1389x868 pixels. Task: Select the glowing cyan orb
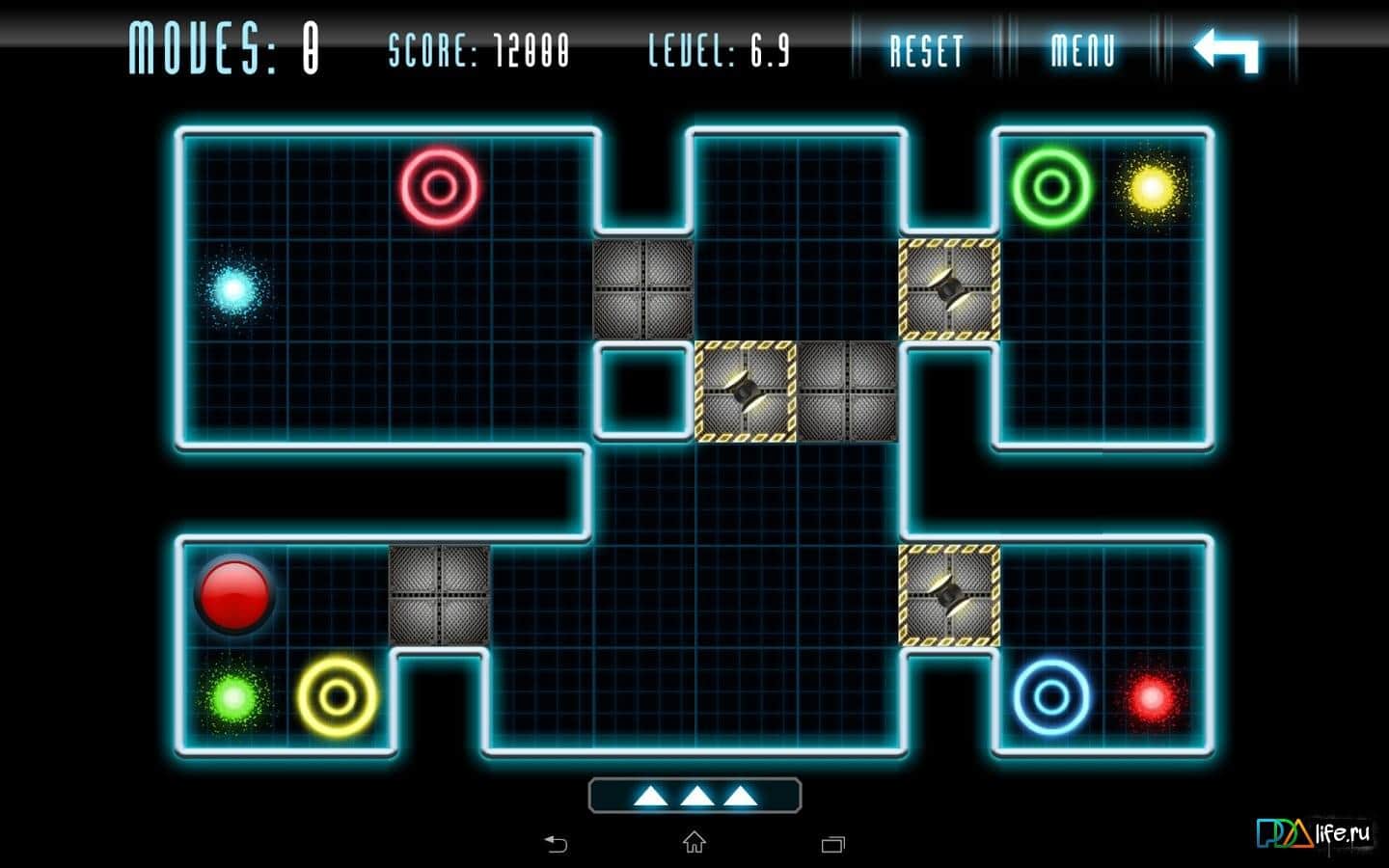tap(232, 288)
